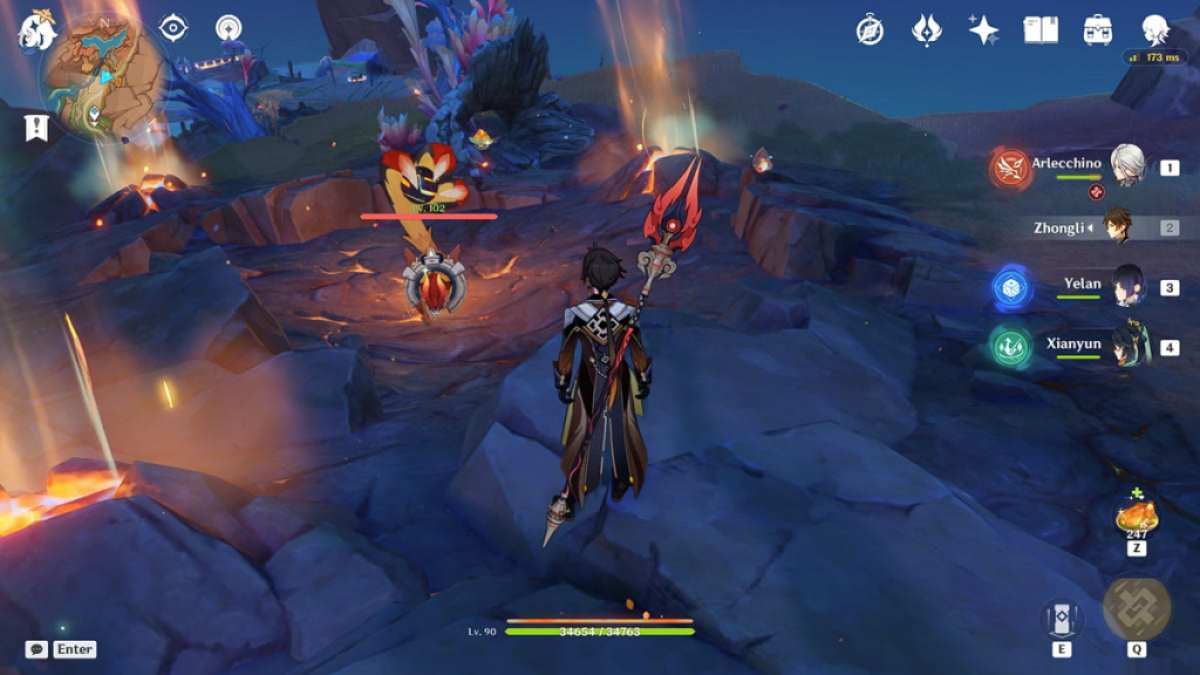Trigger Zhongli's elemental burst icon

click(x=1137, y=609)
